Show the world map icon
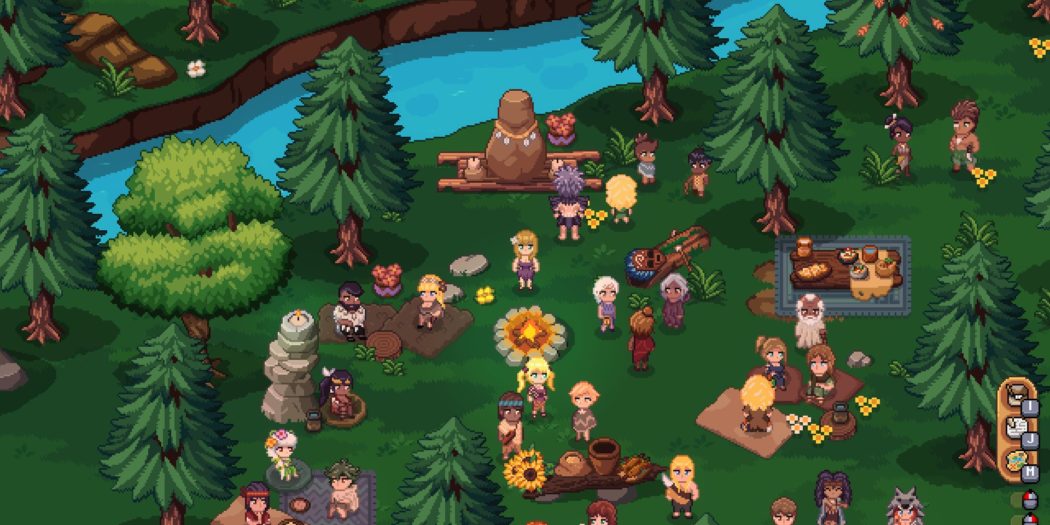 1015,463
